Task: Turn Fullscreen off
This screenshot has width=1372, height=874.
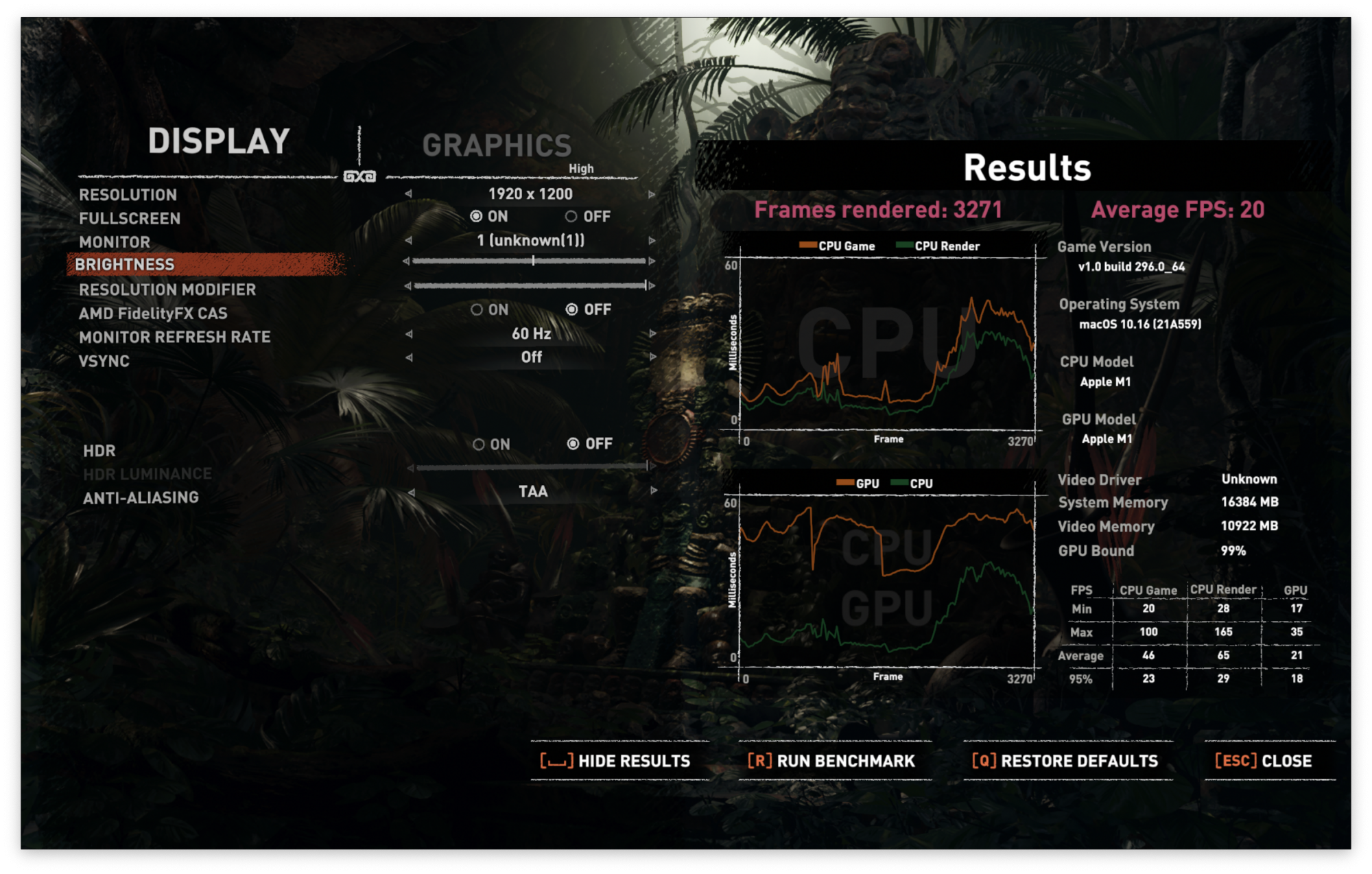Action: point(571,217)
